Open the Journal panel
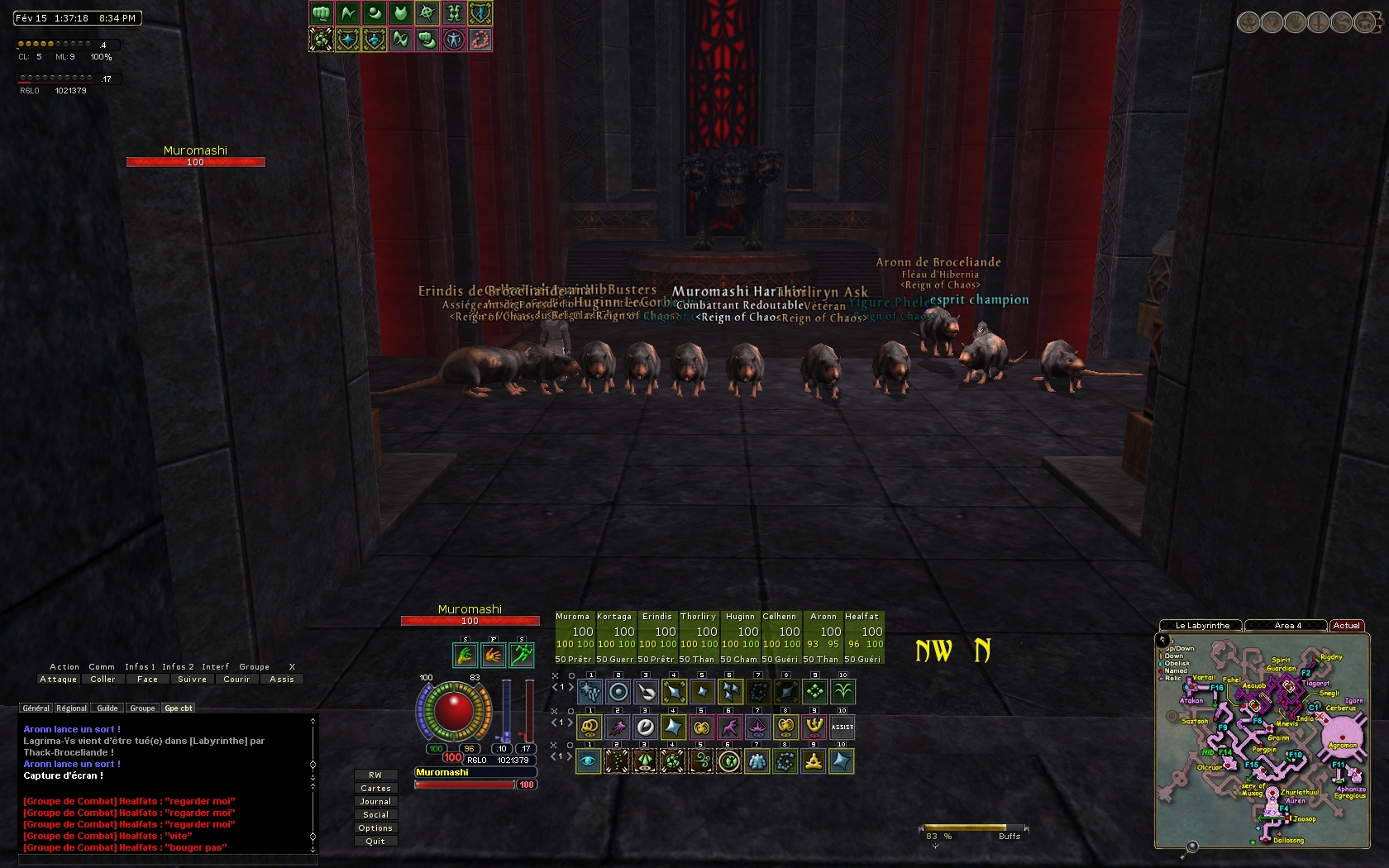Screen dimensions: 1389x868 click(x=375, y=802)
